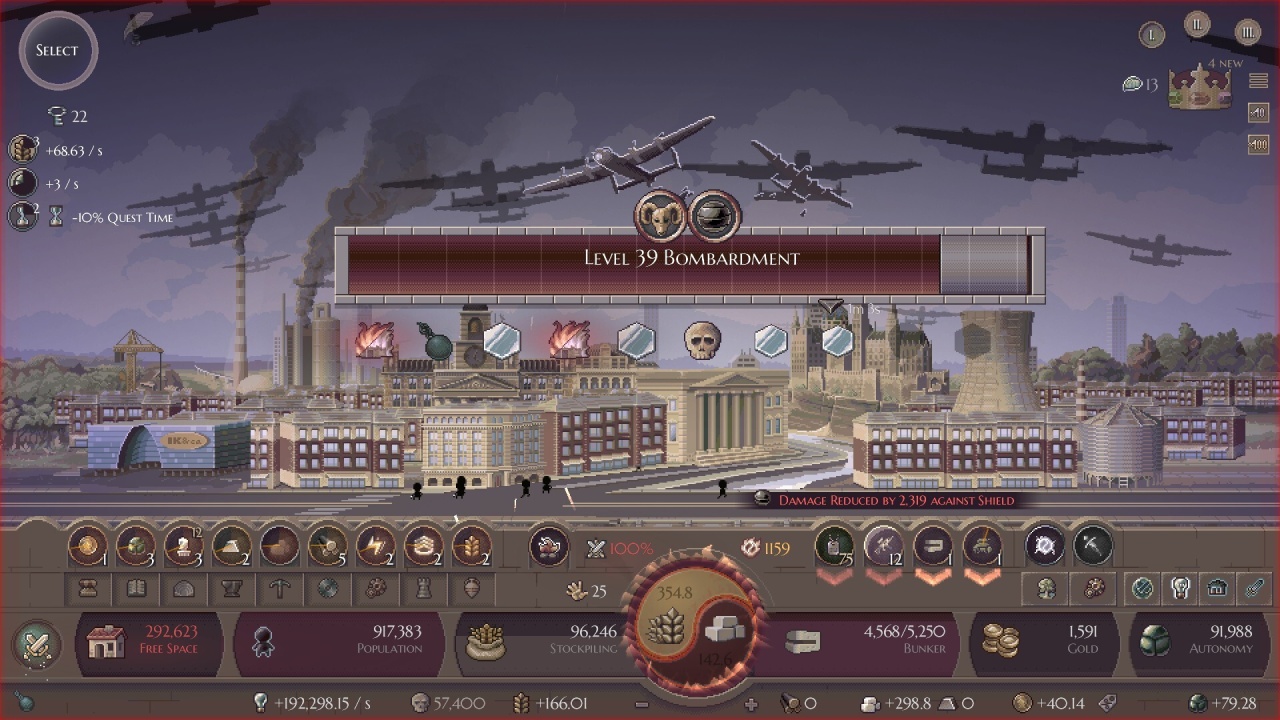Image resolution: width=1280 pixels, height=720 pixels.
Task: Open the crown achievements with 4 new
Action: (1199, 87)
